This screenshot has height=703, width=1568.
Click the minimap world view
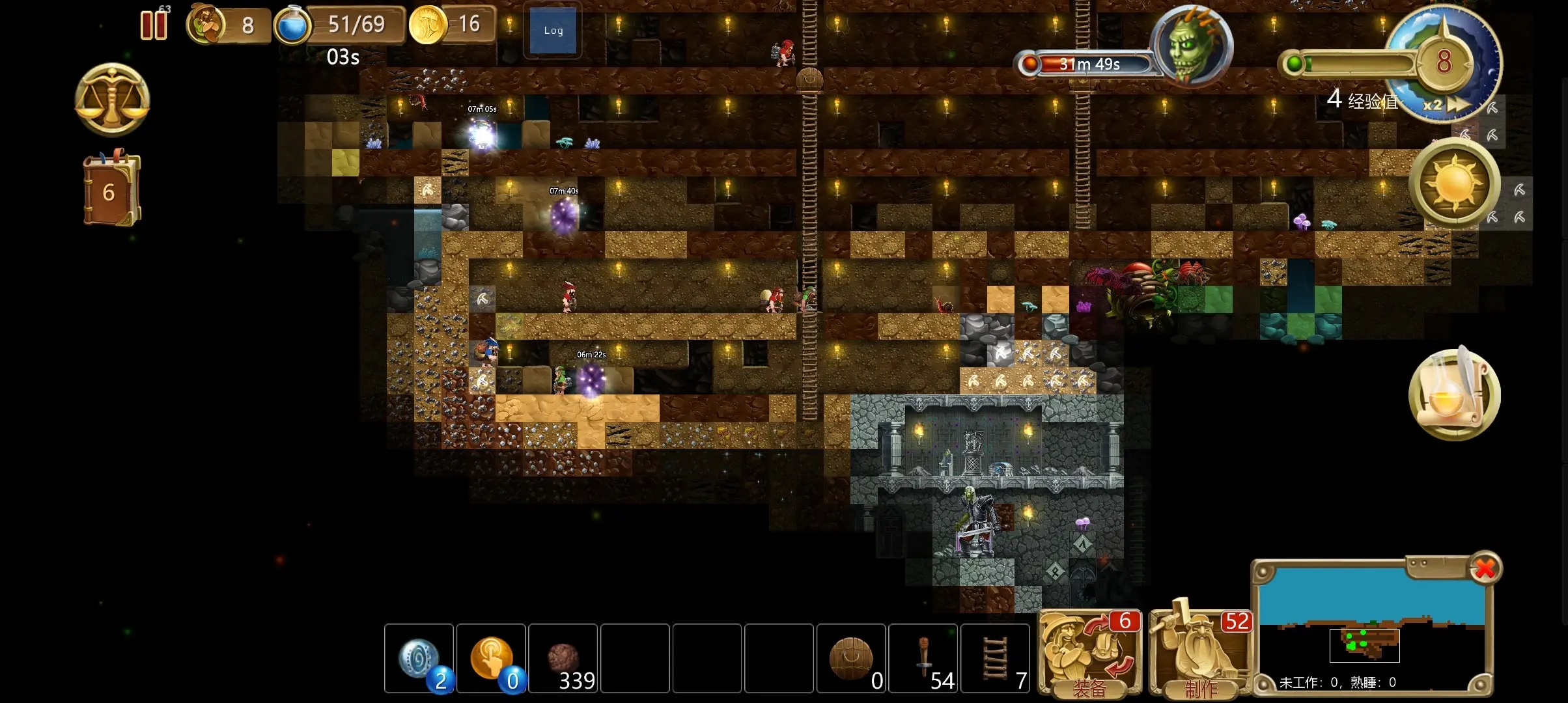click(1371, 625)
